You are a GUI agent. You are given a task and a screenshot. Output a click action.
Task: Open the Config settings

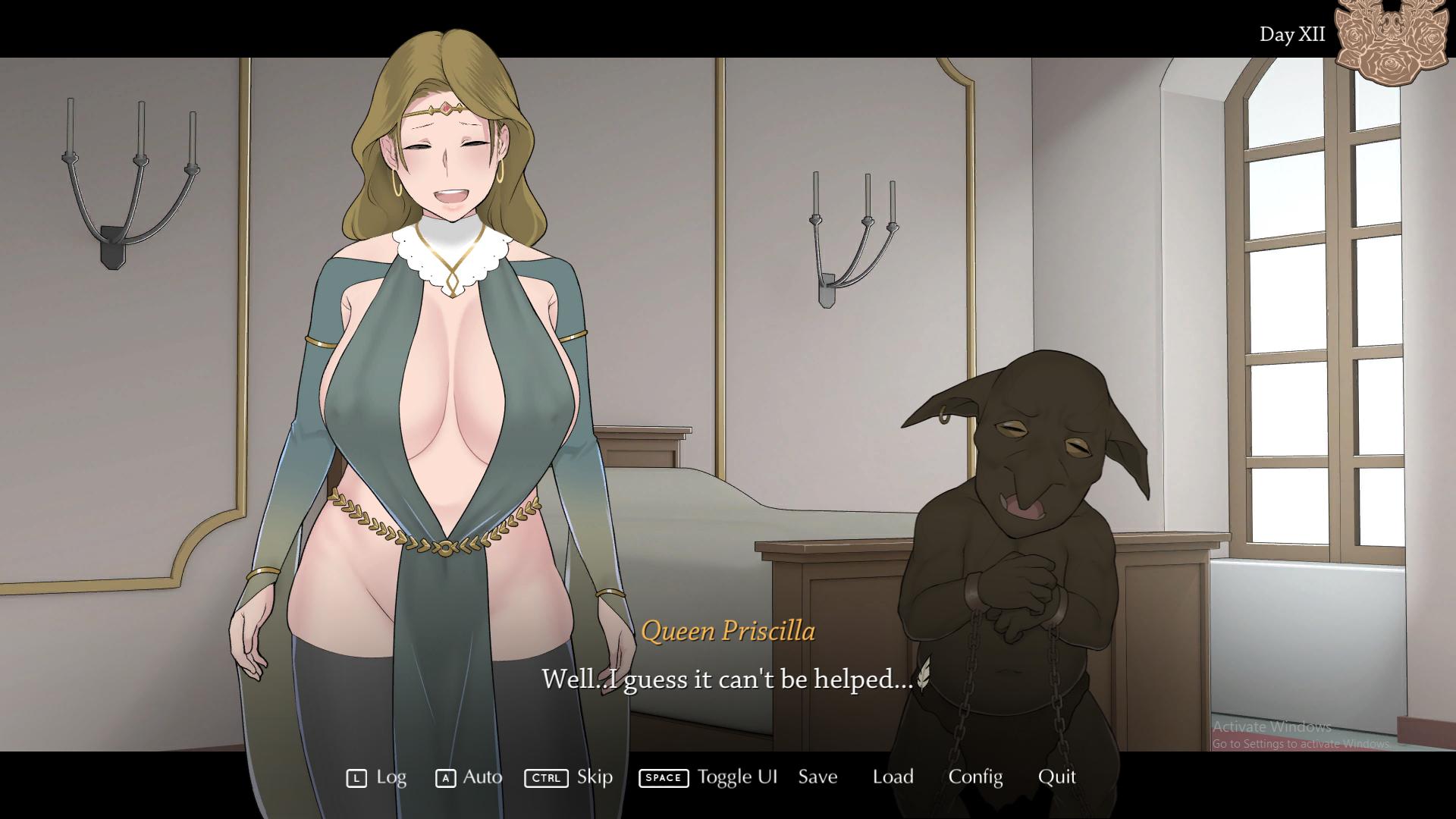(975, 777)
